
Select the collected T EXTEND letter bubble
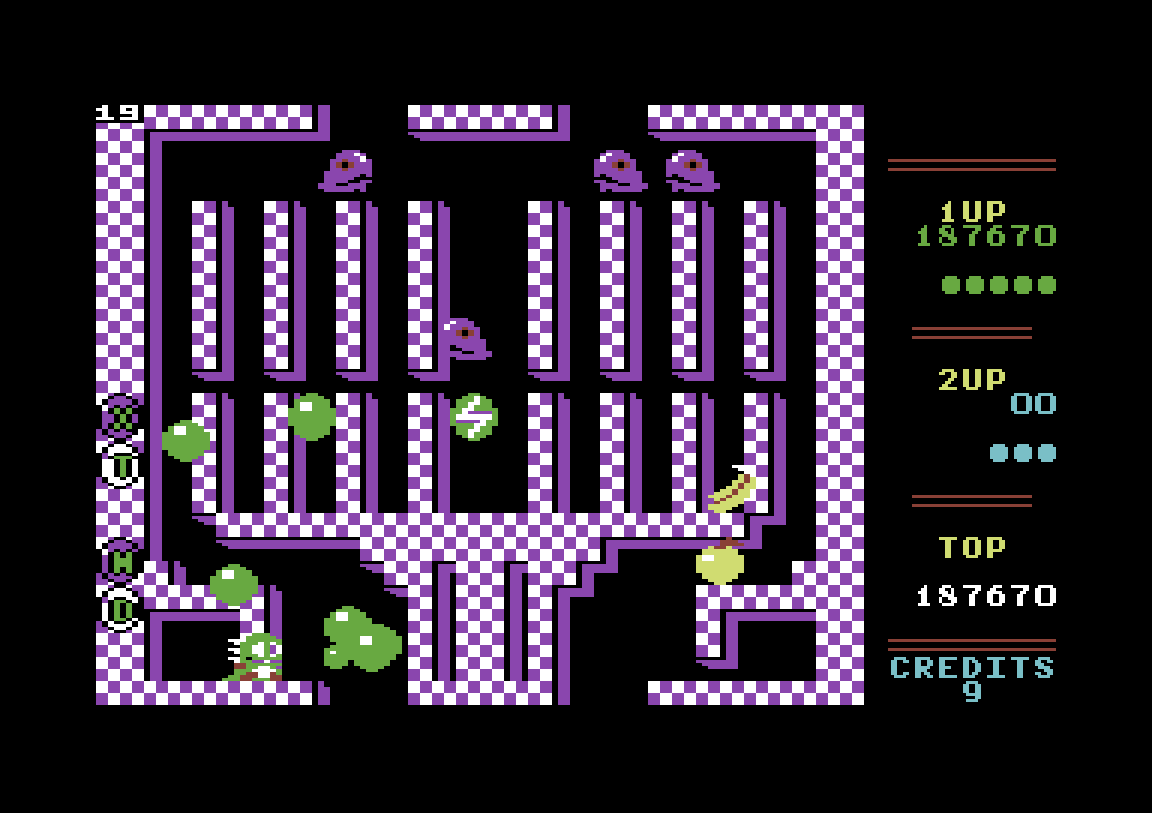121,464
